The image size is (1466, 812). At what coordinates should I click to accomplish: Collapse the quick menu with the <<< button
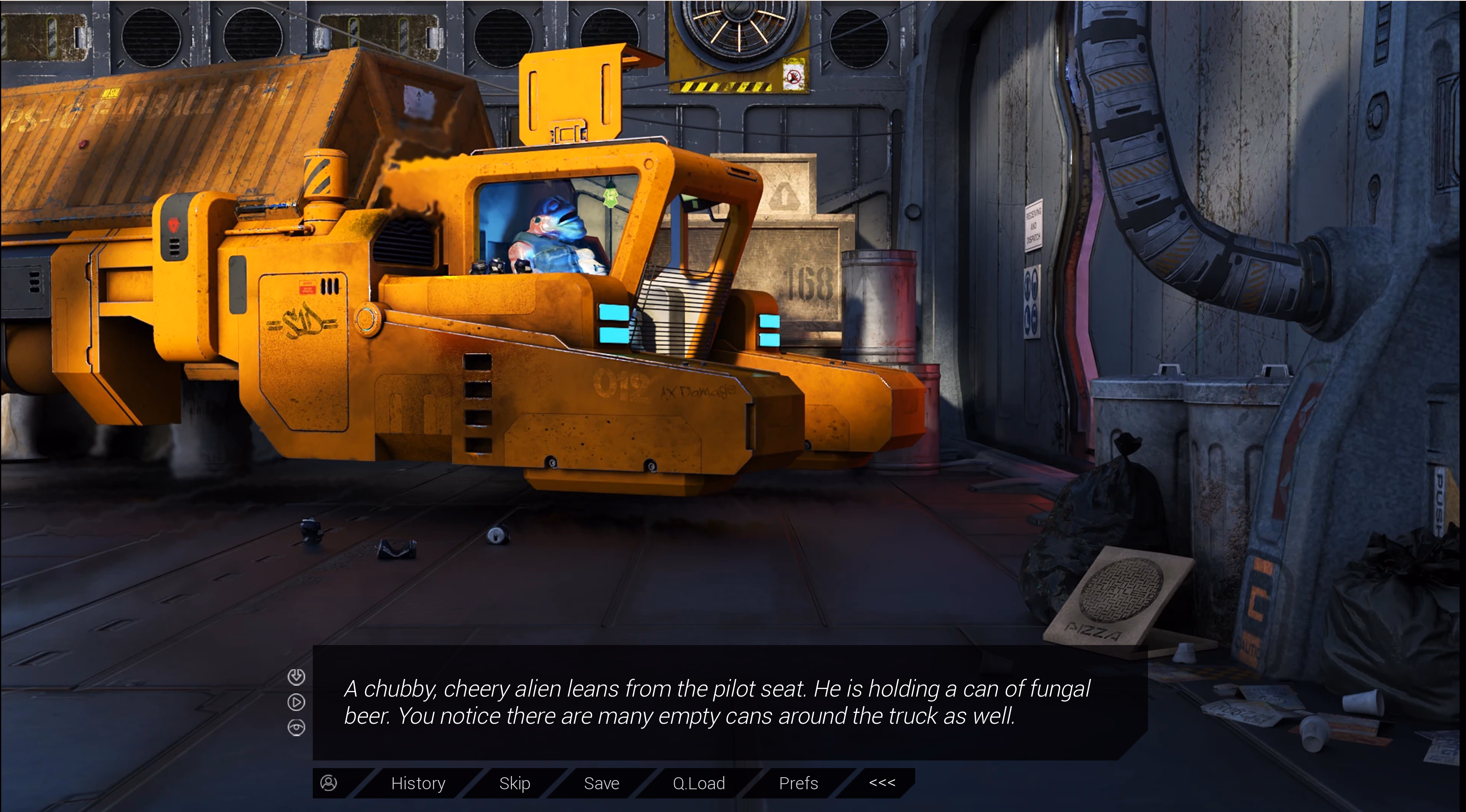[x=882, y=783]
